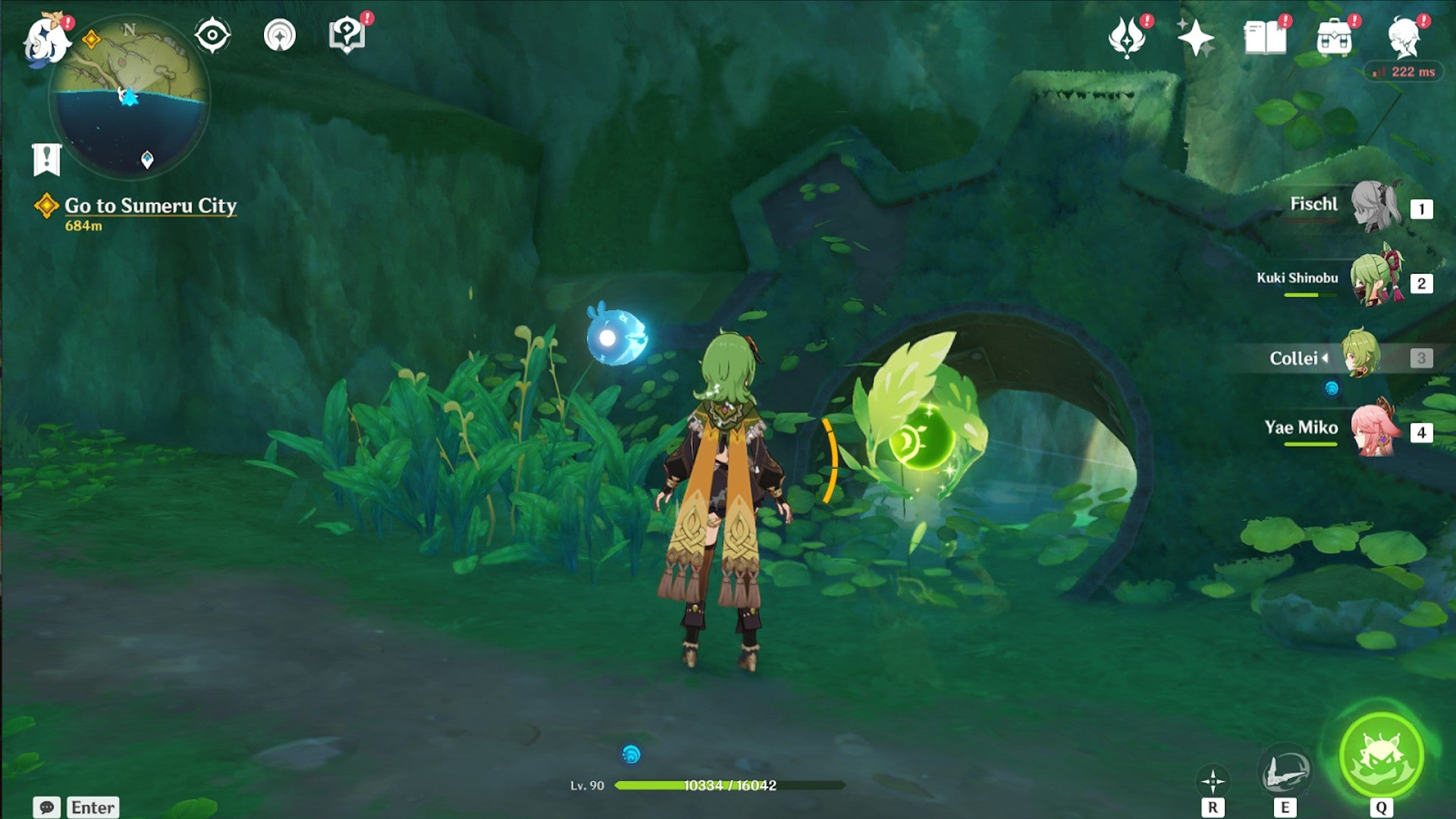The width and height of the screenshot is (1456, 819).
Task: Open the tutorial hints question-mark icon
Action: click(347, 36)
